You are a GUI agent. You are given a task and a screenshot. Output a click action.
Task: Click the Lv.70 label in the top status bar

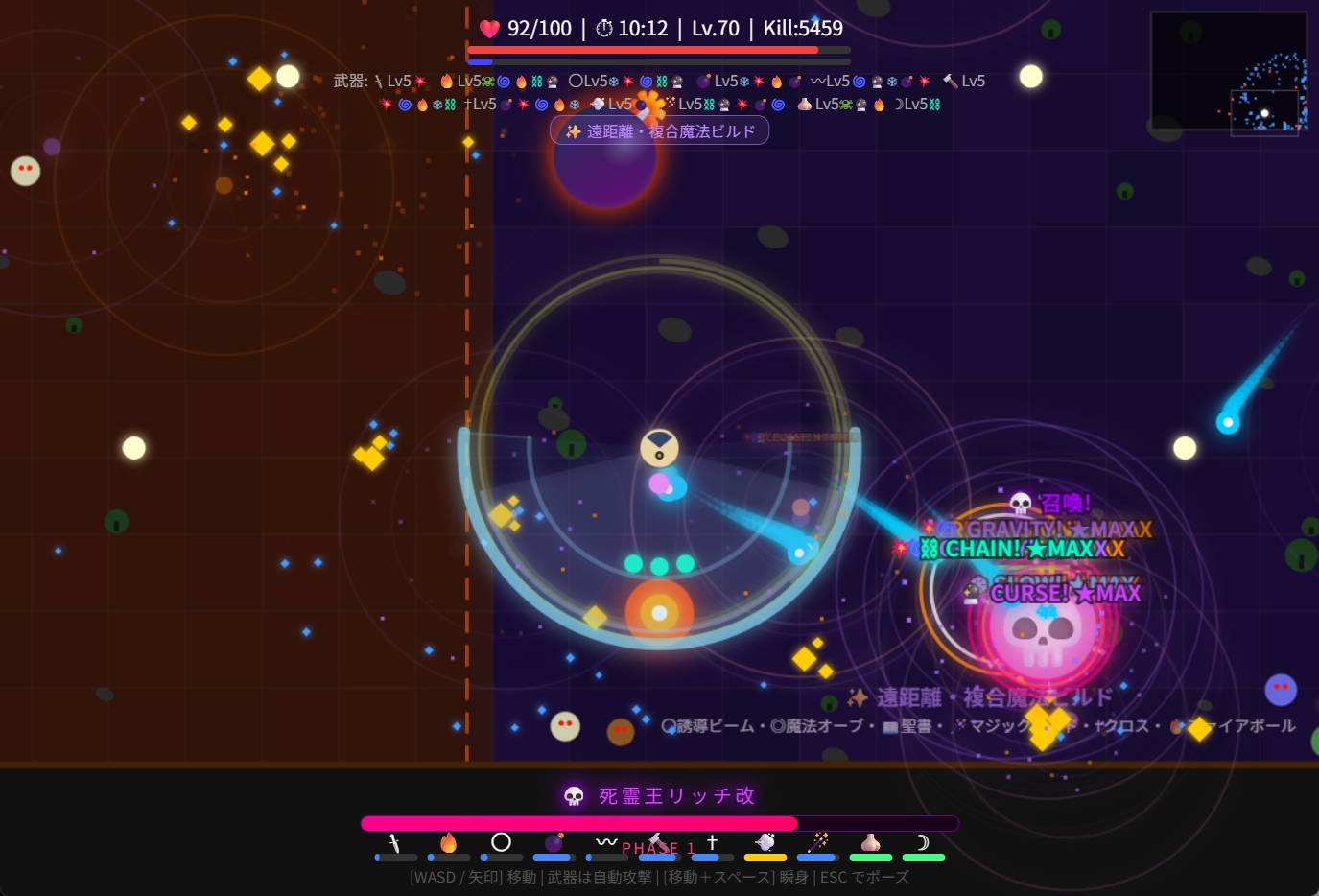tap(714, 28)
